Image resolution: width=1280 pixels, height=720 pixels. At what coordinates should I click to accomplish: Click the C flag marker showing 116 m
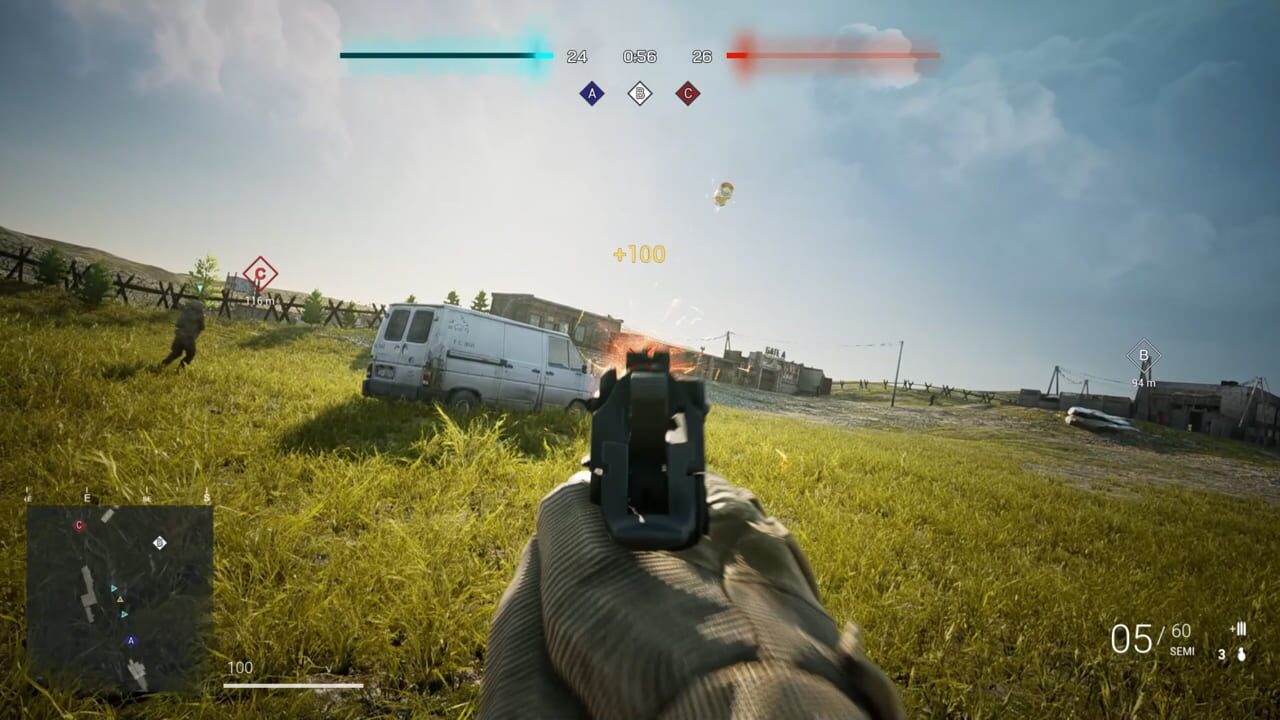pos(259,270)
